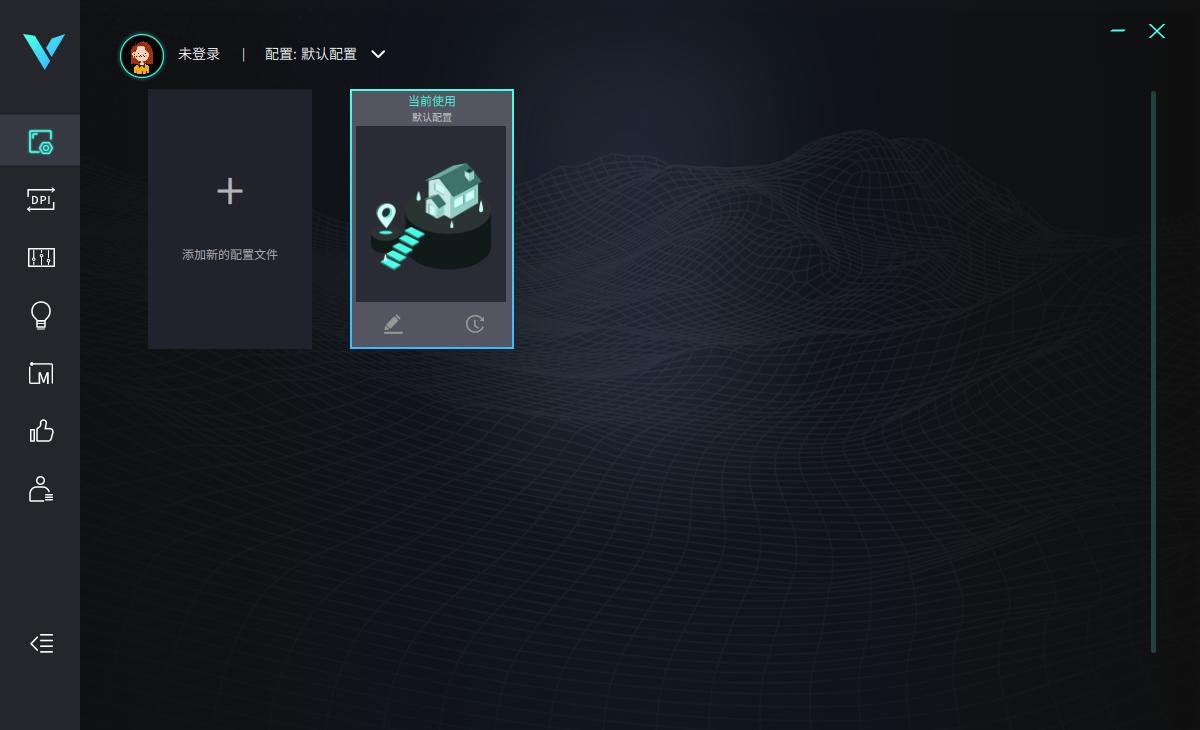Edit the default profile with pencil icon
Viewport: 1200px width, 730px height.
point(393,324)
